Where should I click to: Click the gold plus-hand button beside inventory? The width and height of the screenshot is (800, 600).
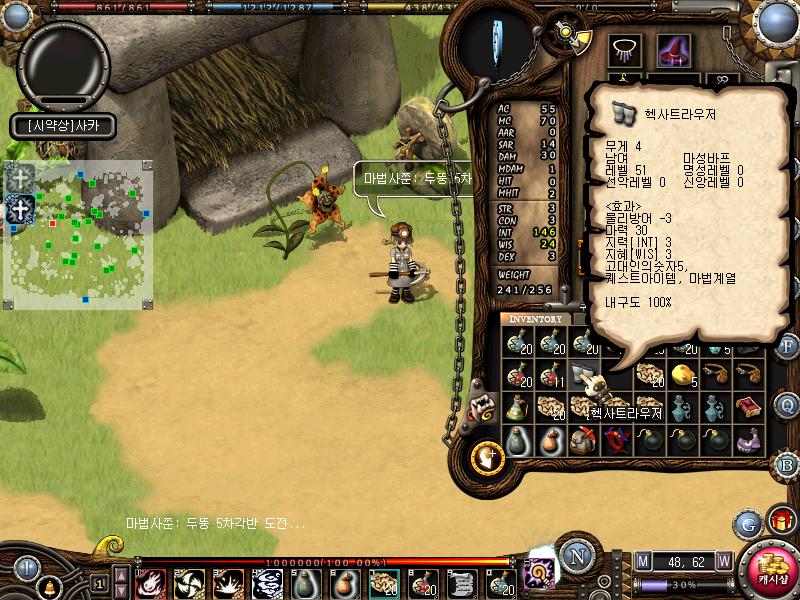(487, 456)
